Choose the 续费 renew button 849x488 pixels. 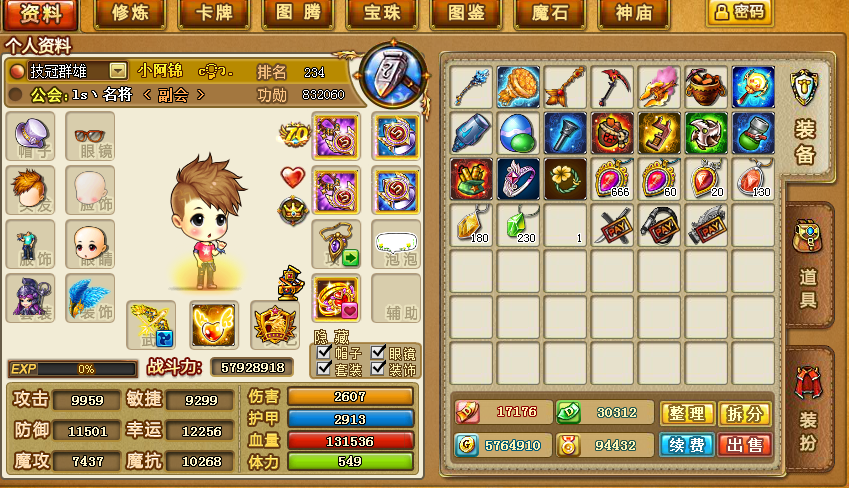(686, 445)
